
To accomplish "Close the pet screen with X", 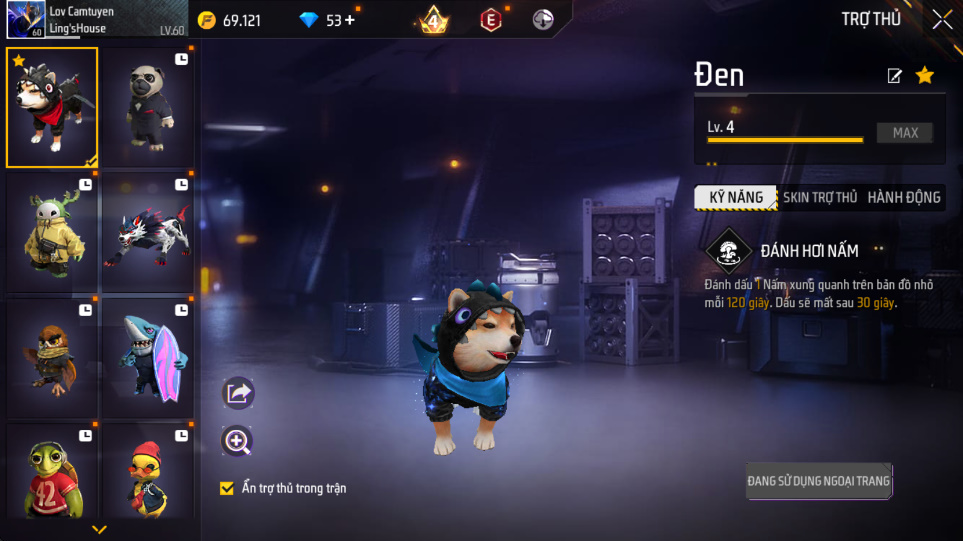I will [942, 19].
